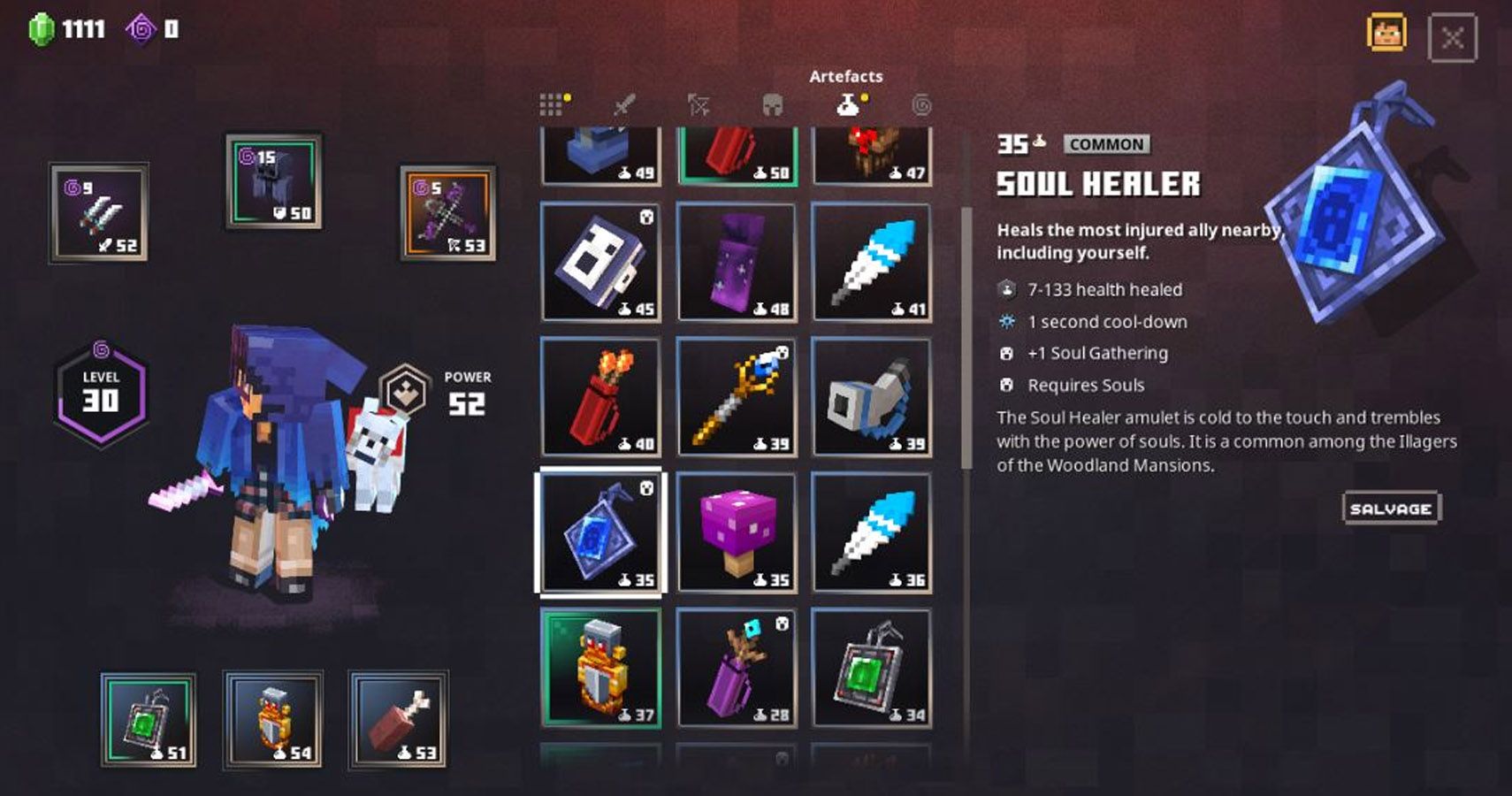The height and width of the screenshot is (796, 1512).
Task: Pick the feather artefact with power 41
Action: 872,262
